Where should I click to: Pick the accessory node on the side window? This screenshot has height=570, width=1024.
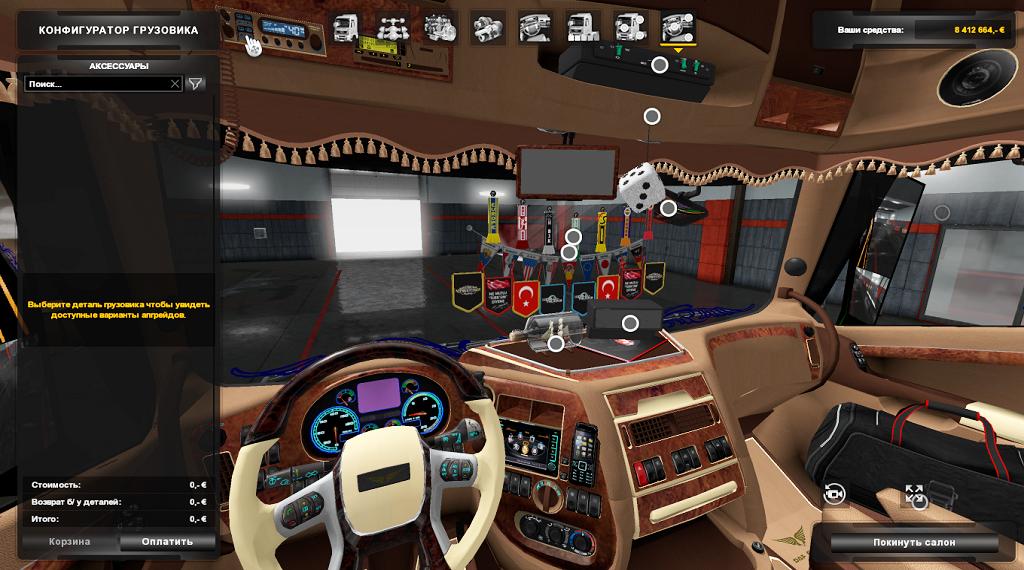pos(941,212)
